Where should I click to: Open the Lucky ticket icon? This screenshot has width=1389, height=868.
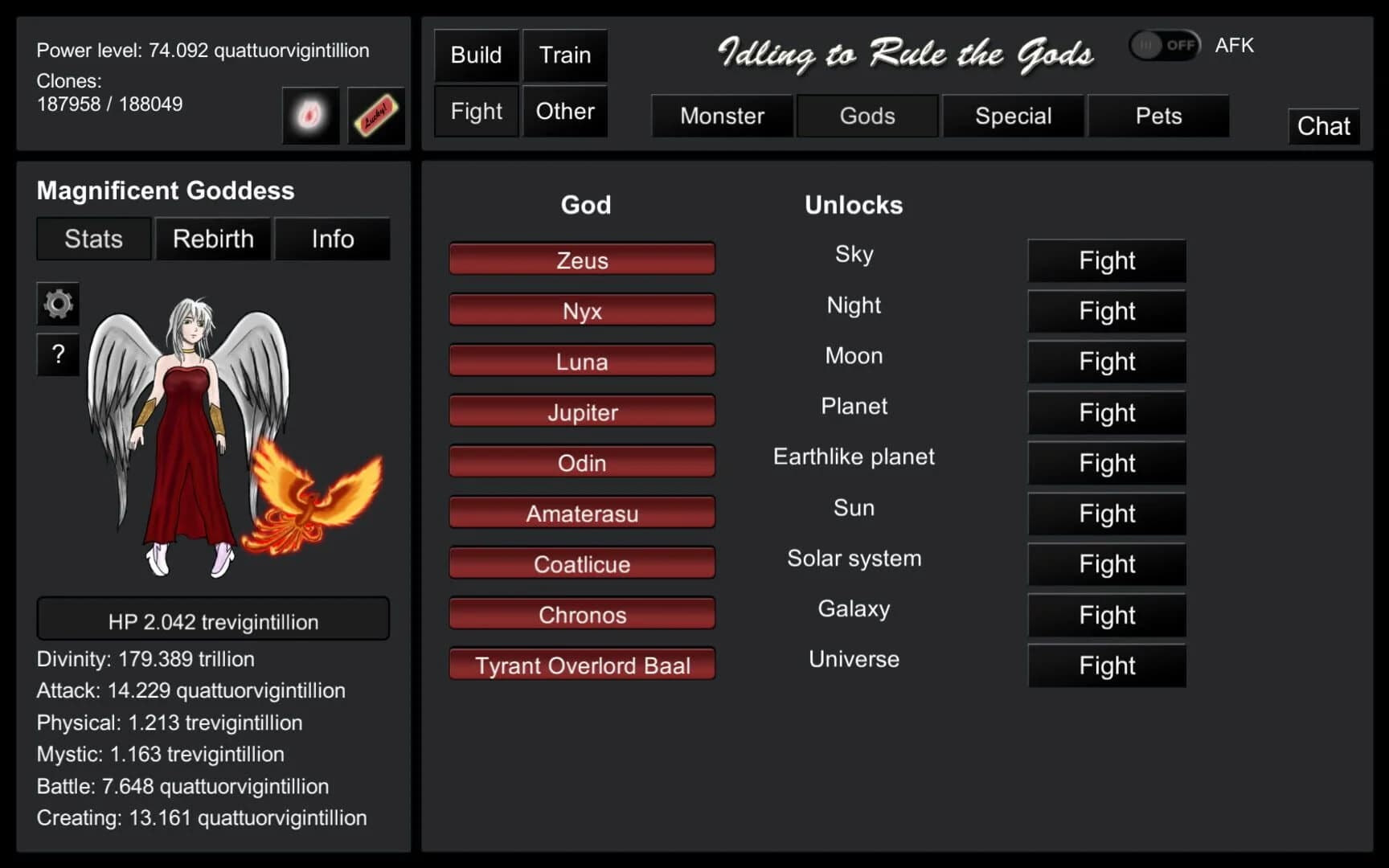point(375,115)
